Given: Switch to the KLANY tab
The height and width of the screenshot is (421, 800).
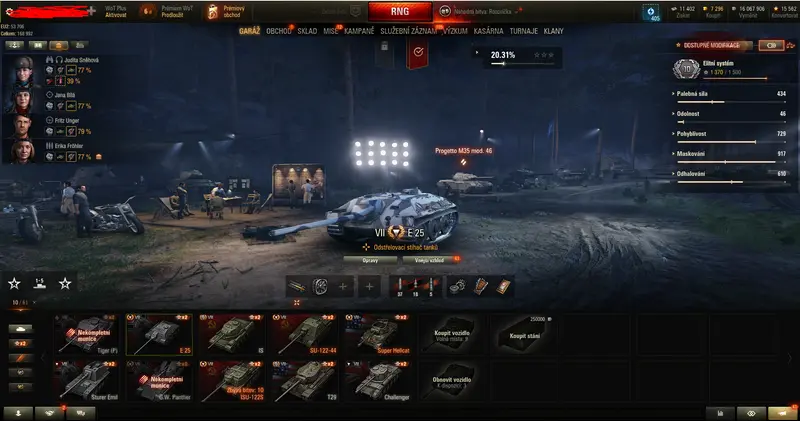Looking at the screenshot, I should [553, 31].
